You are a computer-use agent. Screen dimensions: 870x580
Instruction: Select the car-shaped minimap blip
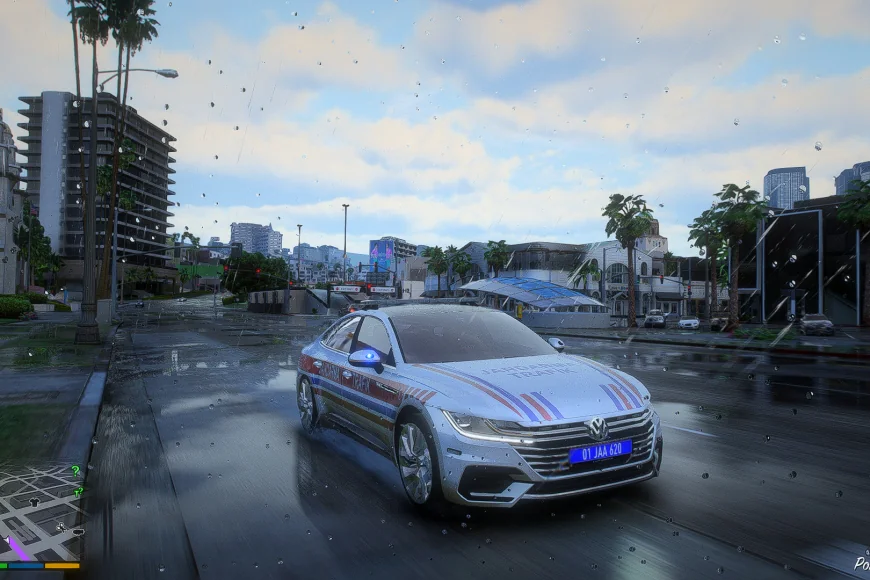coord(78,532)
